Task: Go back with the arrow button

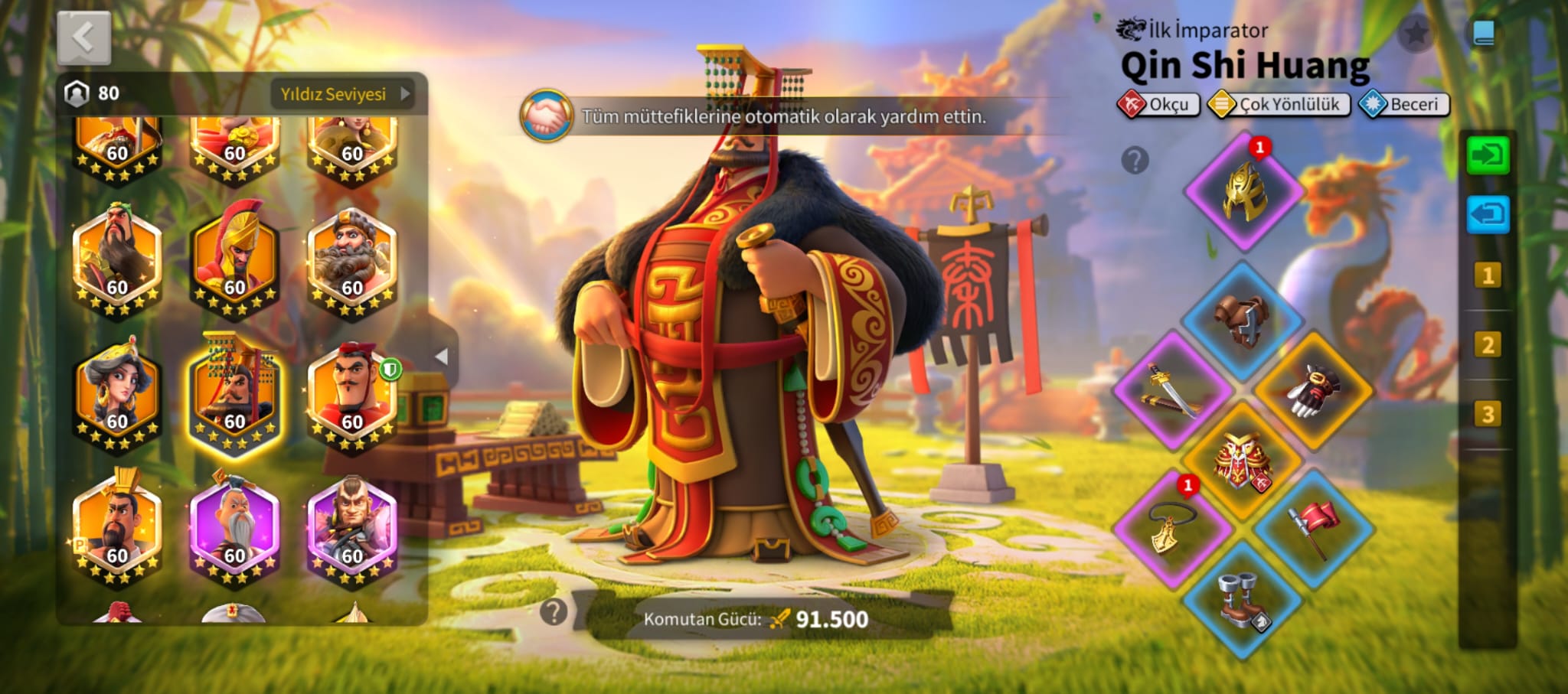Action: 83,37
